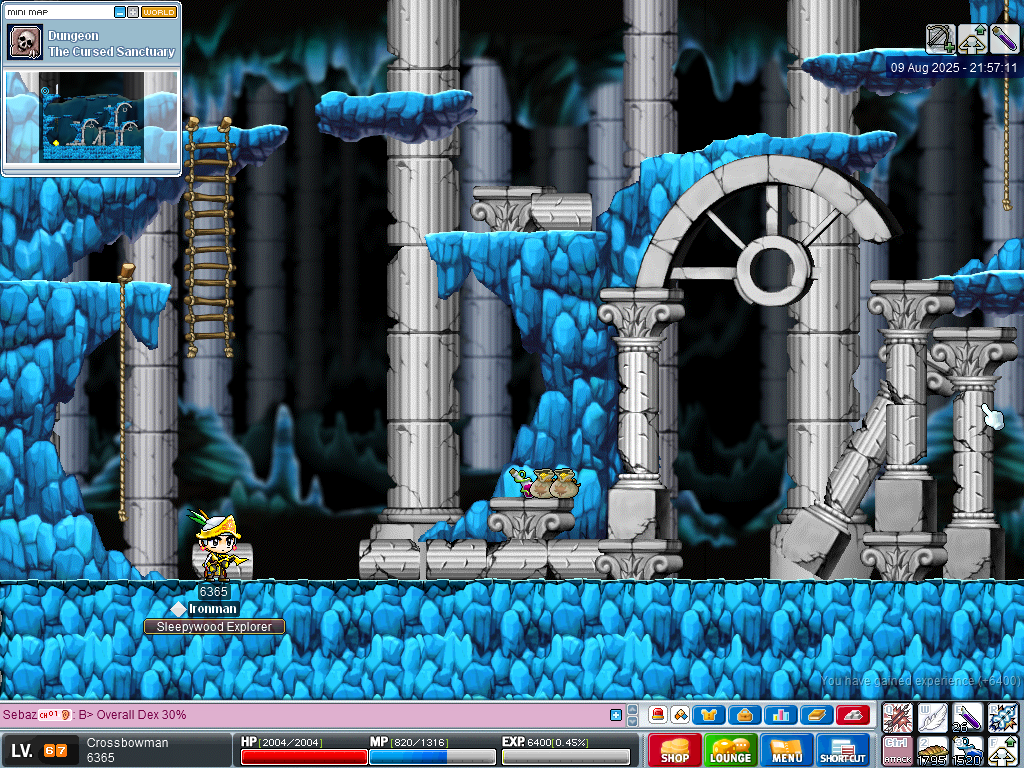1024x768 pixels.
Task: Open the equipment window via the shirt icon
Action: point(709,715)
